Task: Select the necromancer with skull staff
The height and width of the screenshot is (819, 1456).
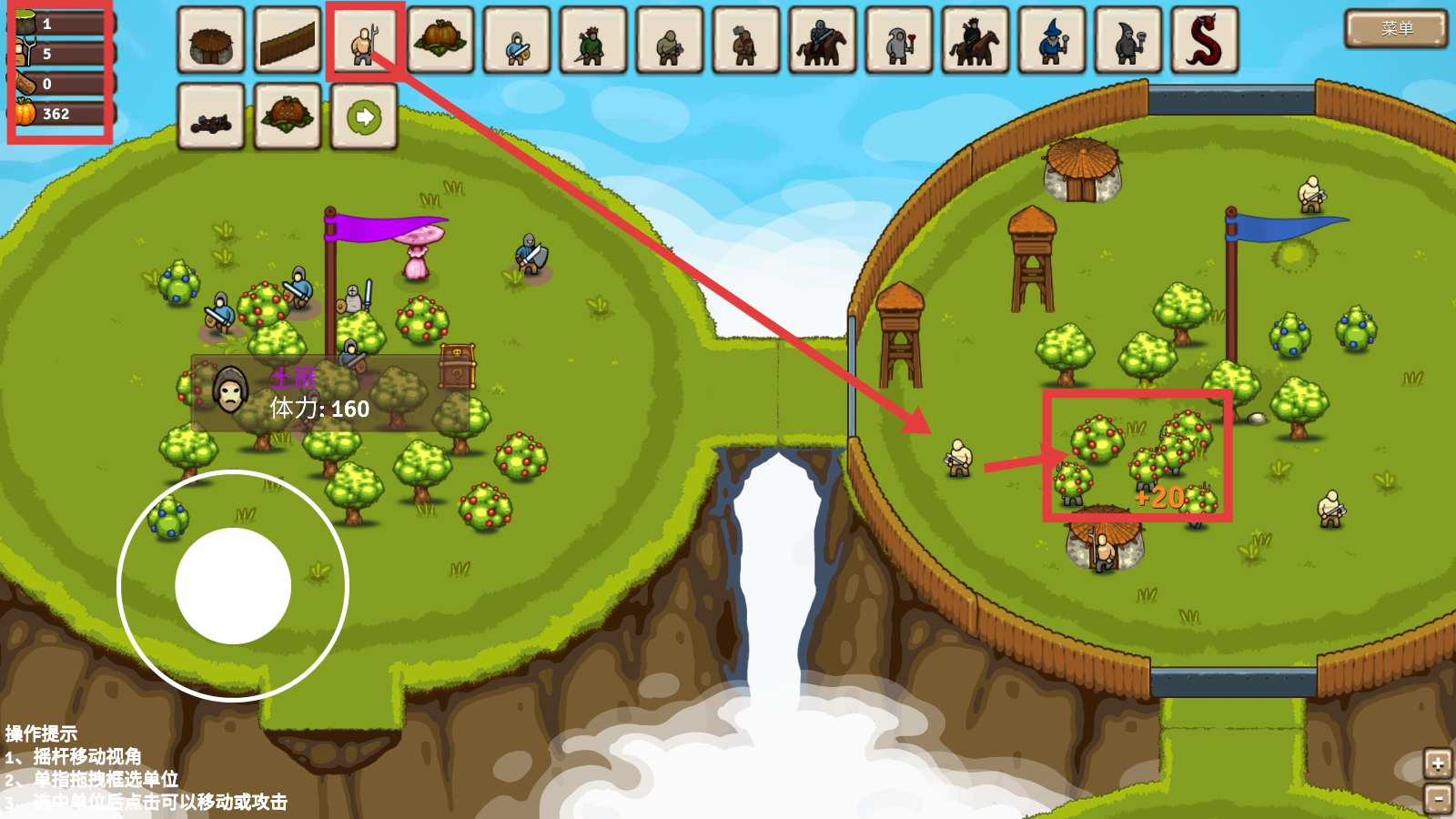Action: (x=1128, y=41)
